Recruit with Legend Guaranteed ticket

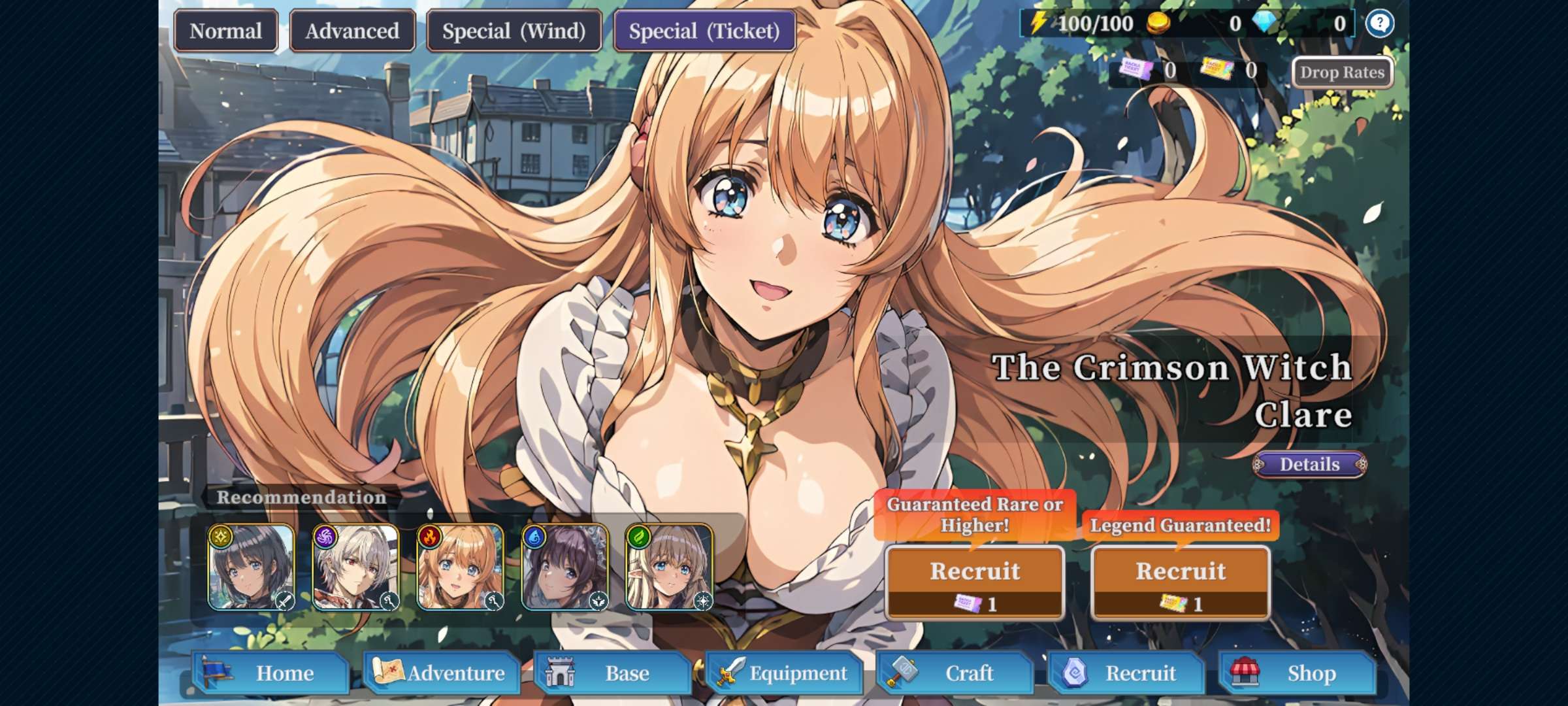pos(1181,582)
